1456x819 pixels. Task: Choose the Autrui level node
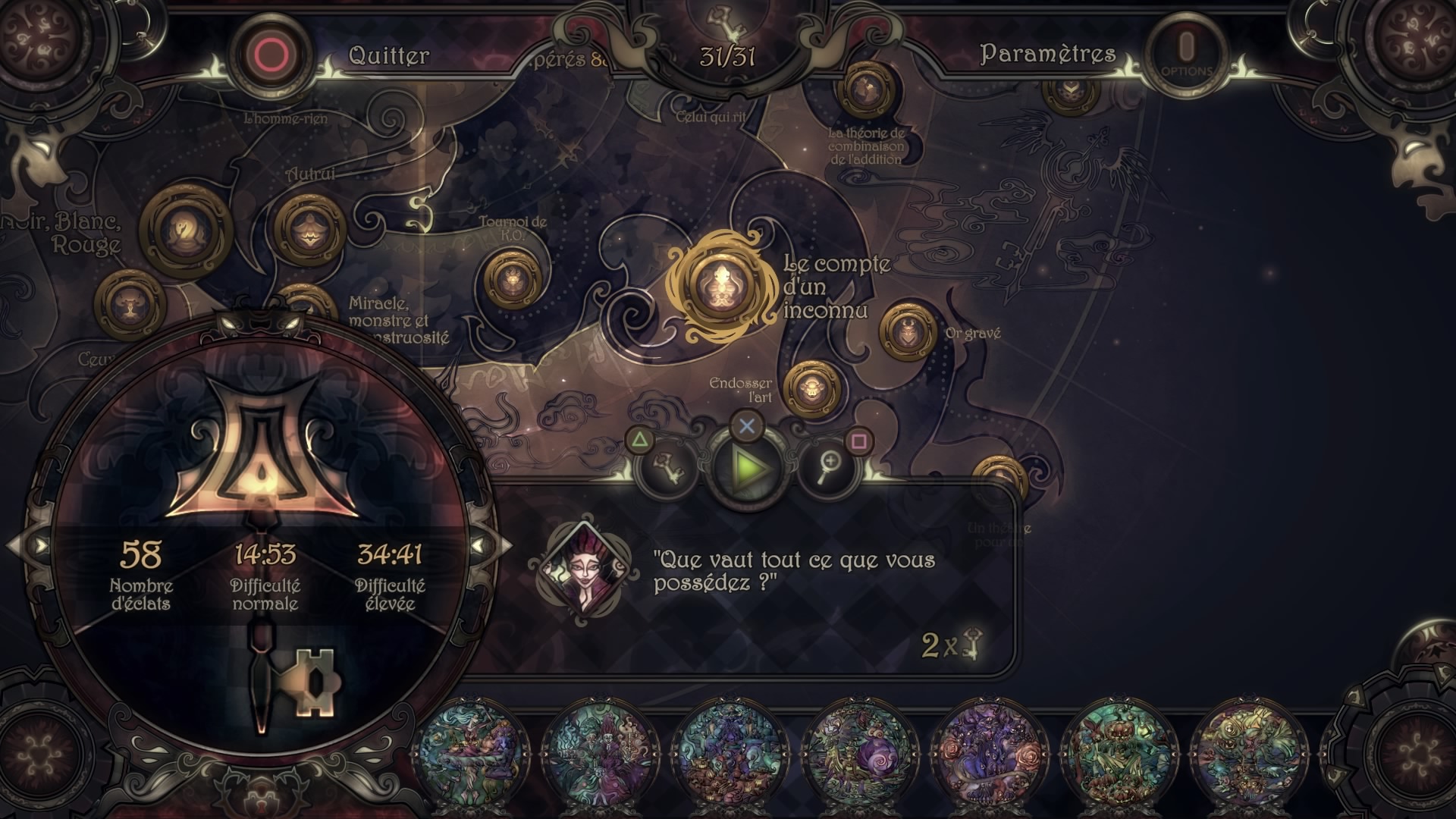coord(309,230)
